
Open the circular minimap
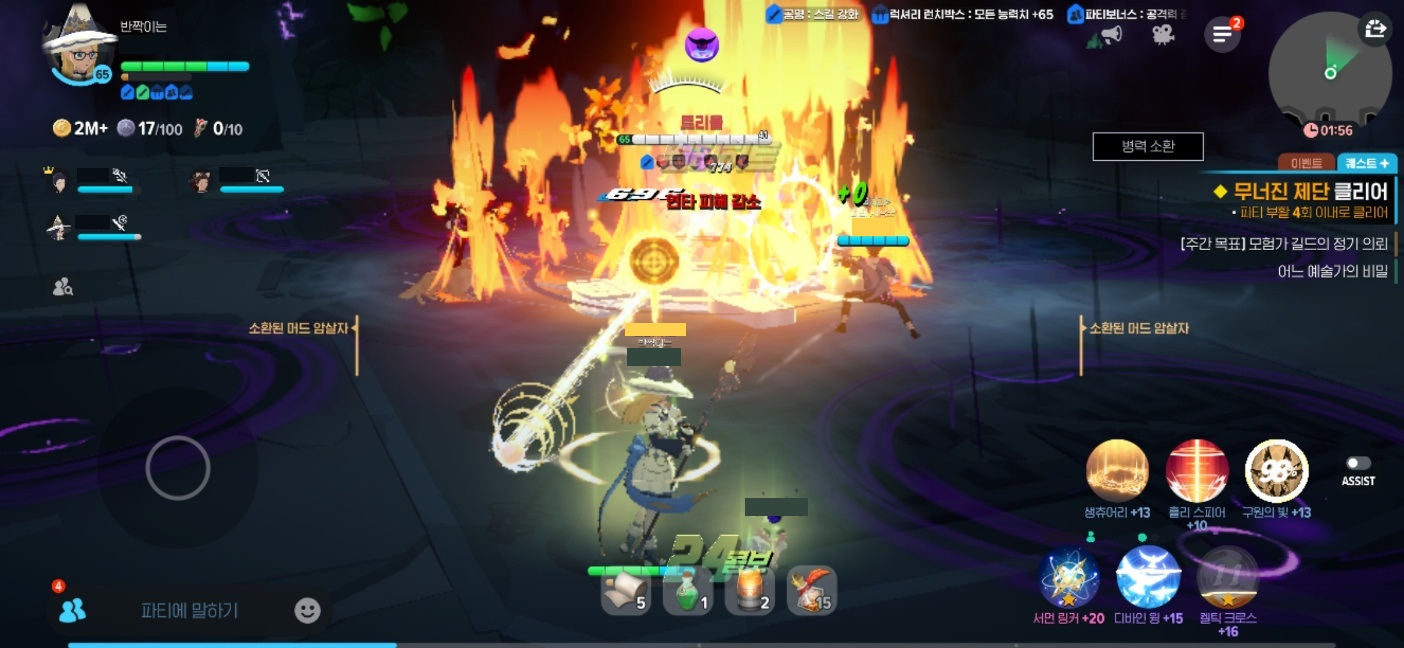click(x=1328, y=74)
